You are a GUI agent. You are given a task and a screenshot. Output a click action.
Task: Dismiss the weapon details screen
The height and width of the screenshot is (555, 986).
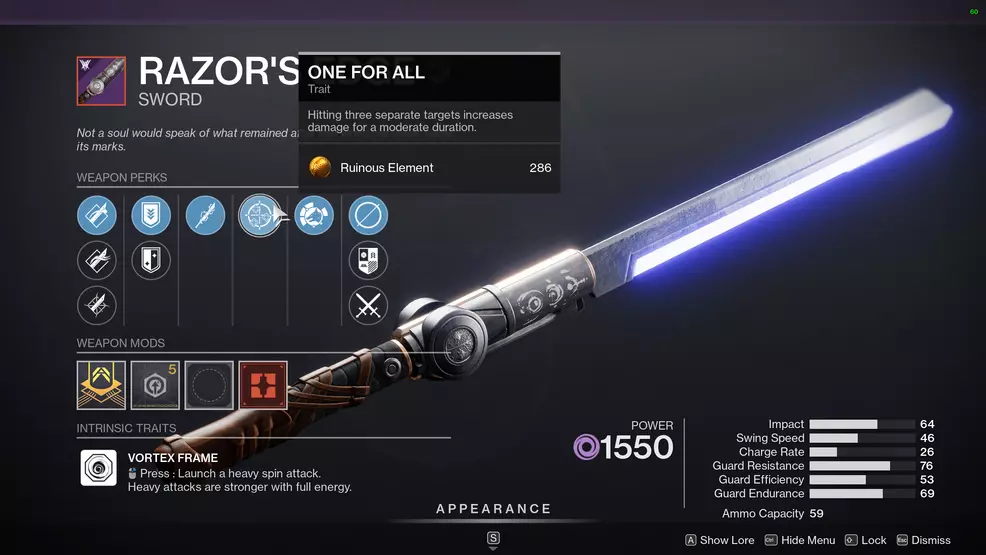[x=923, y=540]
